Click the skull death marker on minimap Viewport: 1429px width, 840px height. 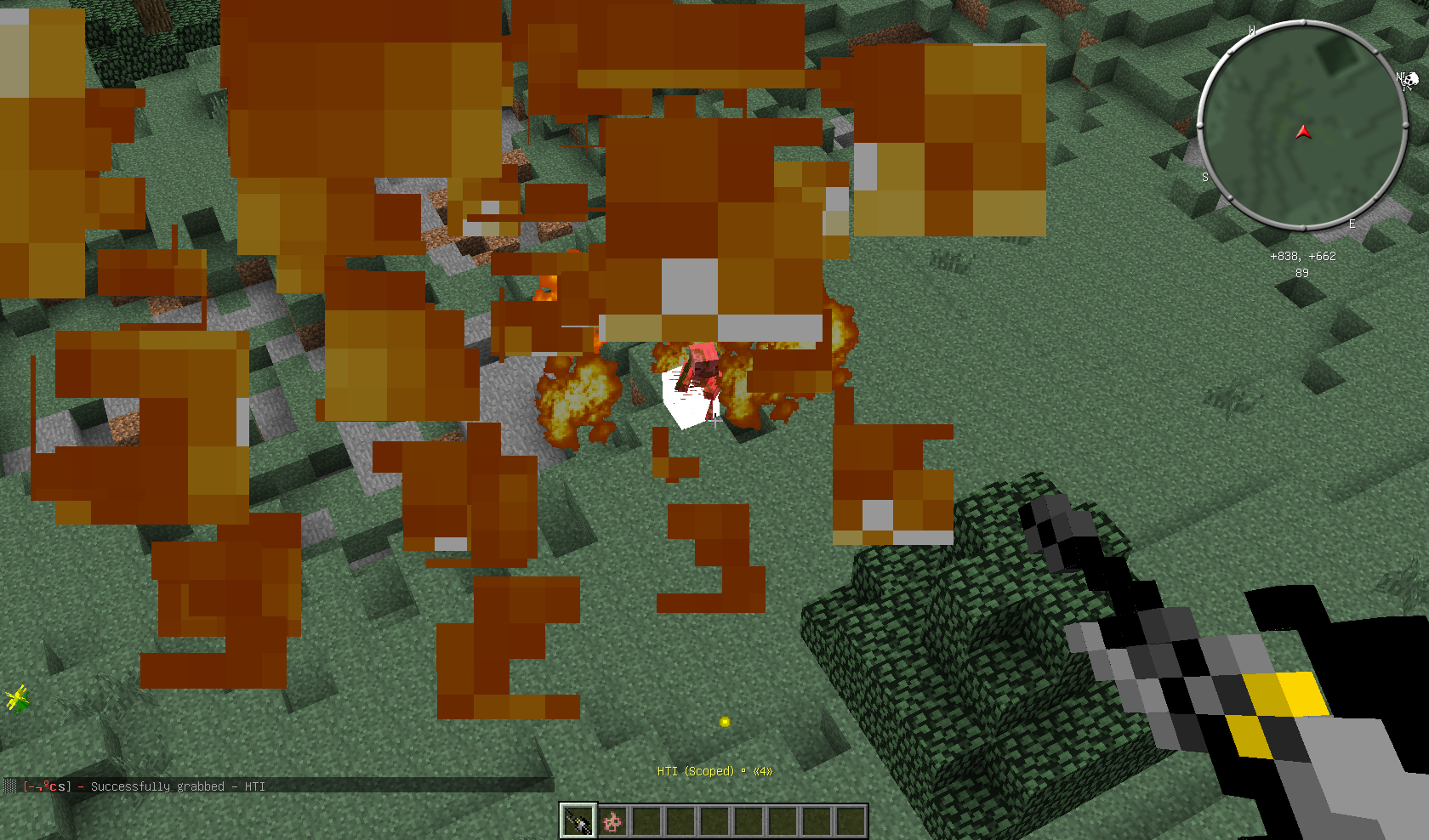(1409, 81)
